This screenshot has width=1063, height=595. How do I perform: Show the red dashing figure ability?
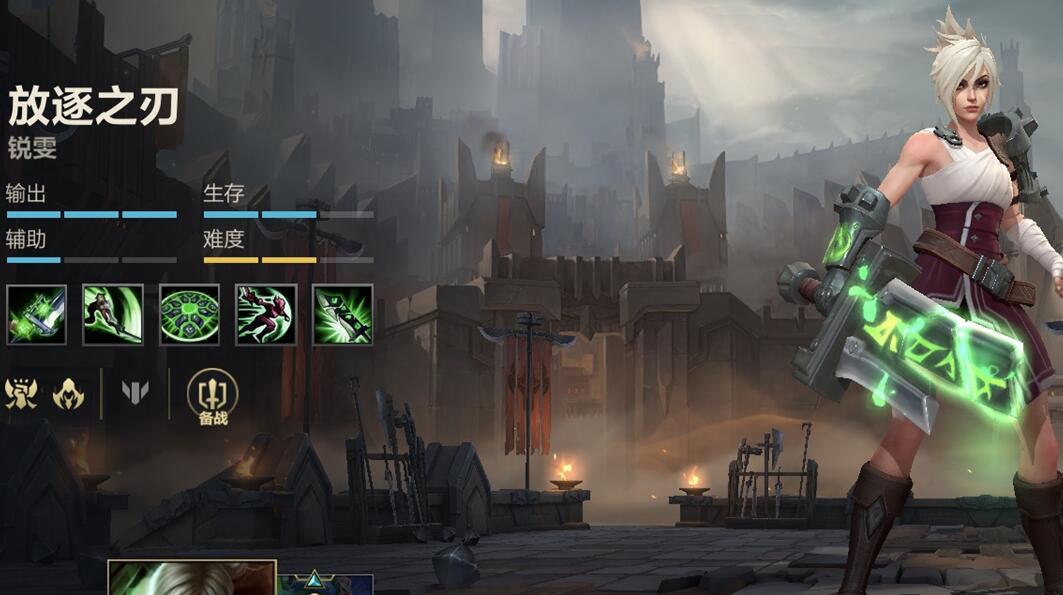(266, 315)
